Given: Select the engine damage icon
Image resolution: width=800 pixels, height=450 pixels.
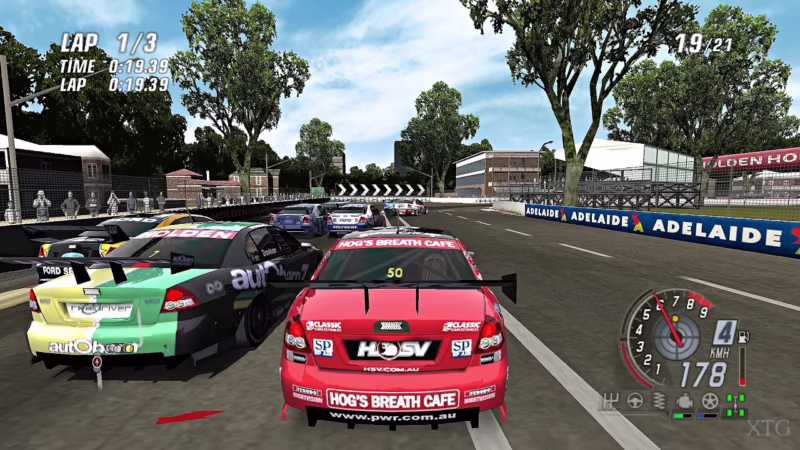Looking at the screenshot, I should 685,402.
